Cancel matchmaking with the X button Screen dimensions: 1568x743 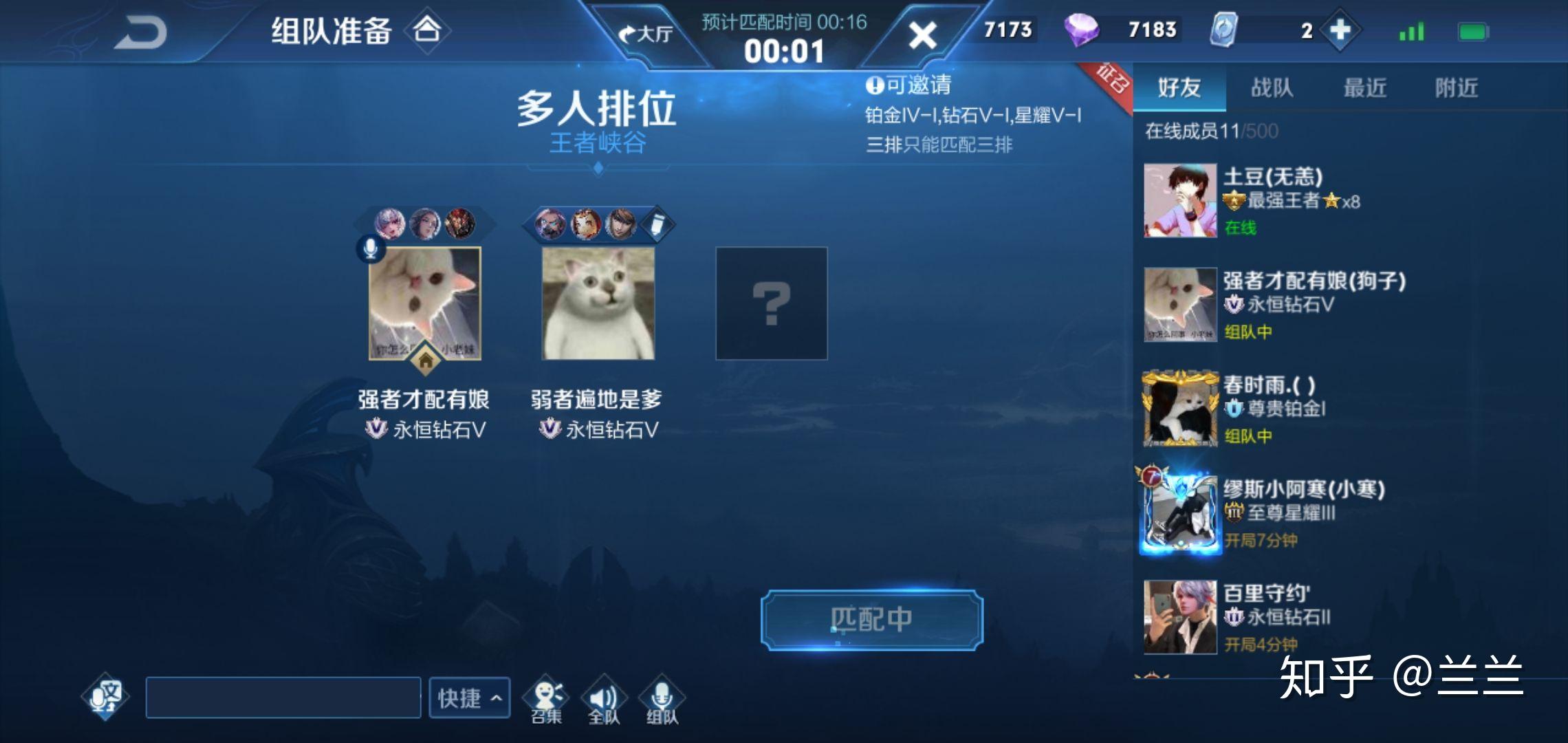[x=922, y=34]
